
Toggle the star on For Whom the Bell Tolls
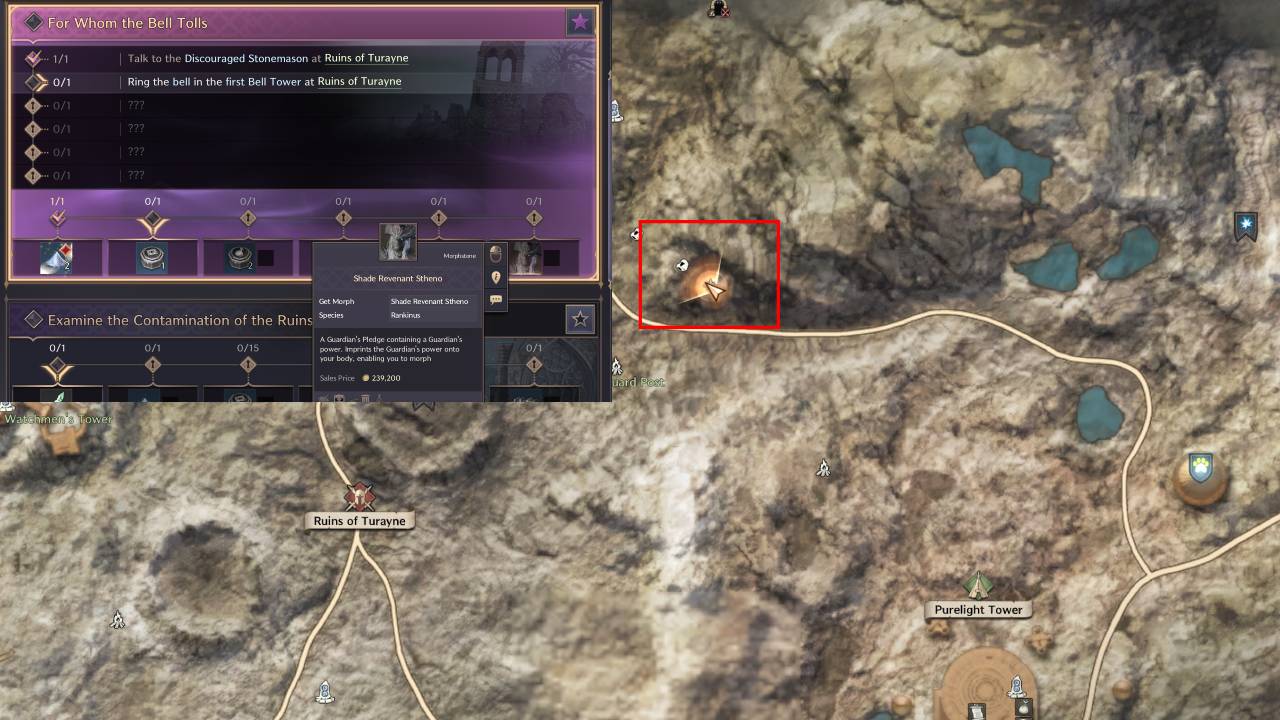[579, 21]
